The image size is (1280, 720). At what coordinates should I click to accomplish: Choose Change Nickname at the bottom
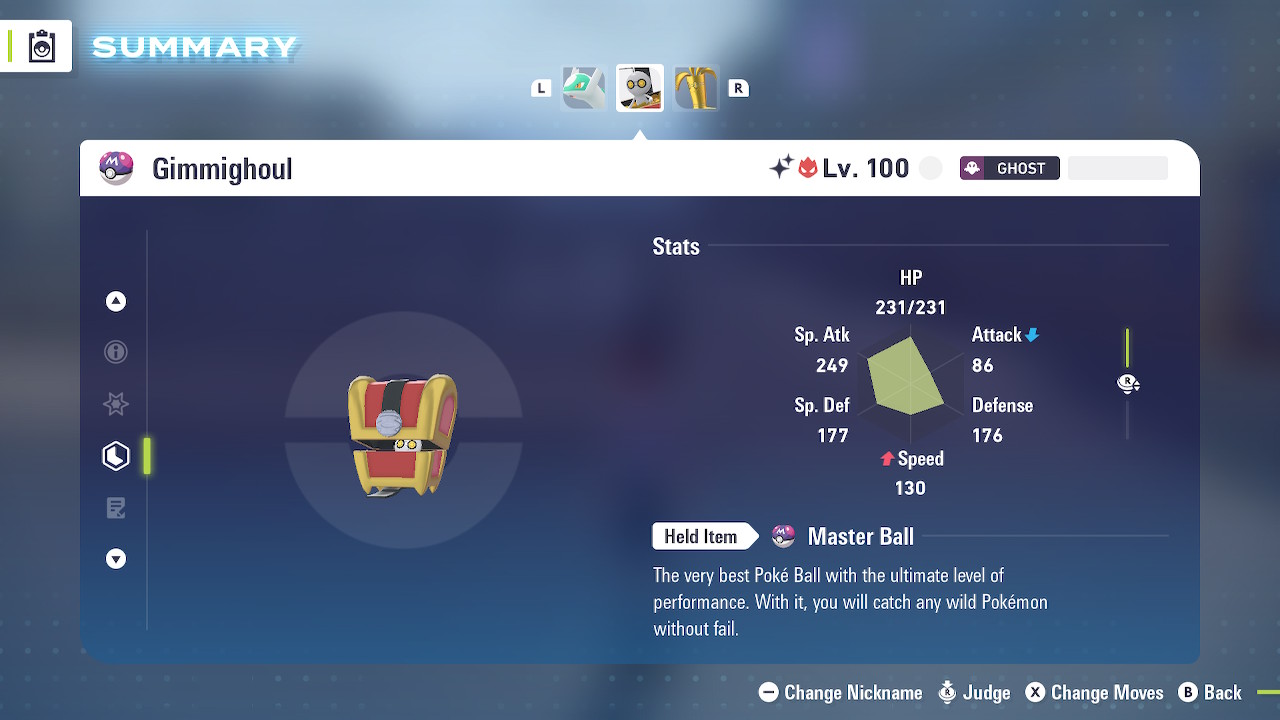840,692
